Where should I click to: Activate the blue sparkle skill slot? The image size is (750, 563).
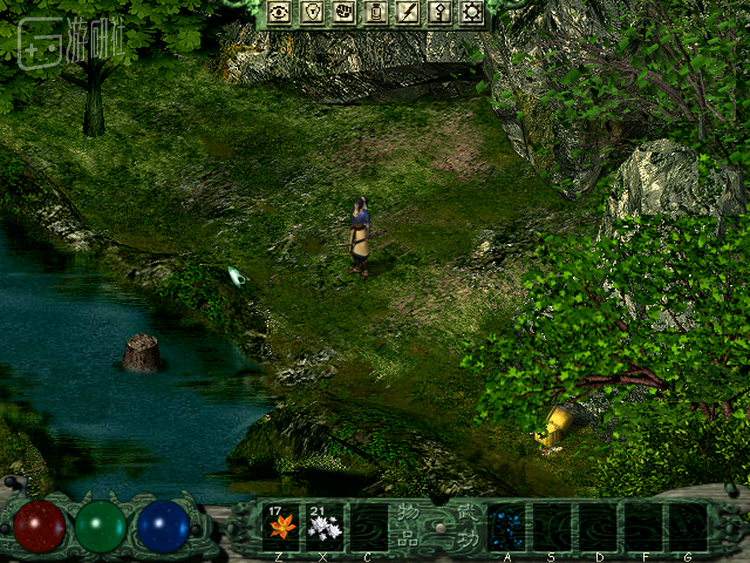pyautogui.click(x=506, y=525)
